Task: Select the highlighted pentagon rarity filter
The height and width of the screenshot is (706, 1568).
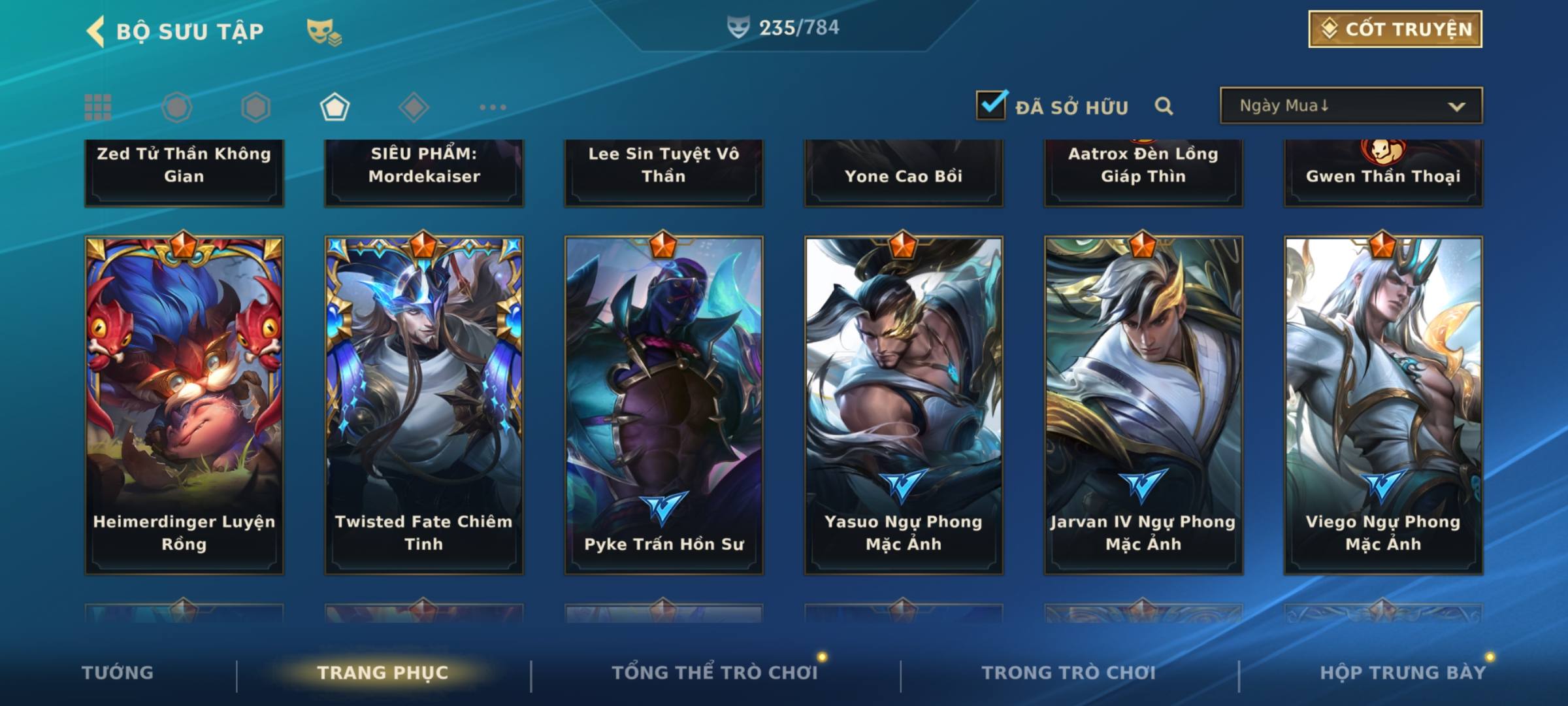Action: coord(335,107)
